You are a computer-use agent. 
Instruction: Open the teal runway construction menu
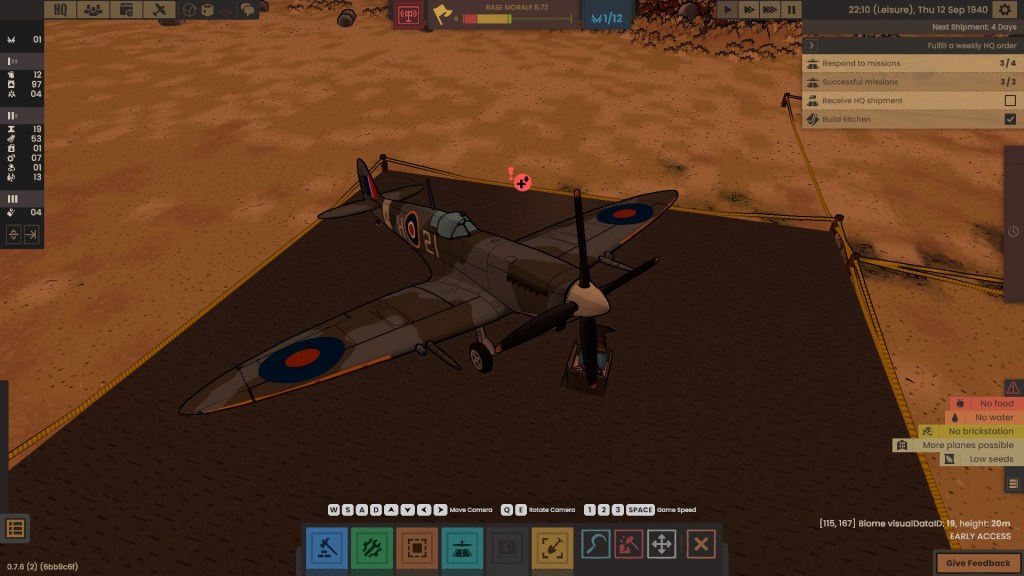coord(462,547)
